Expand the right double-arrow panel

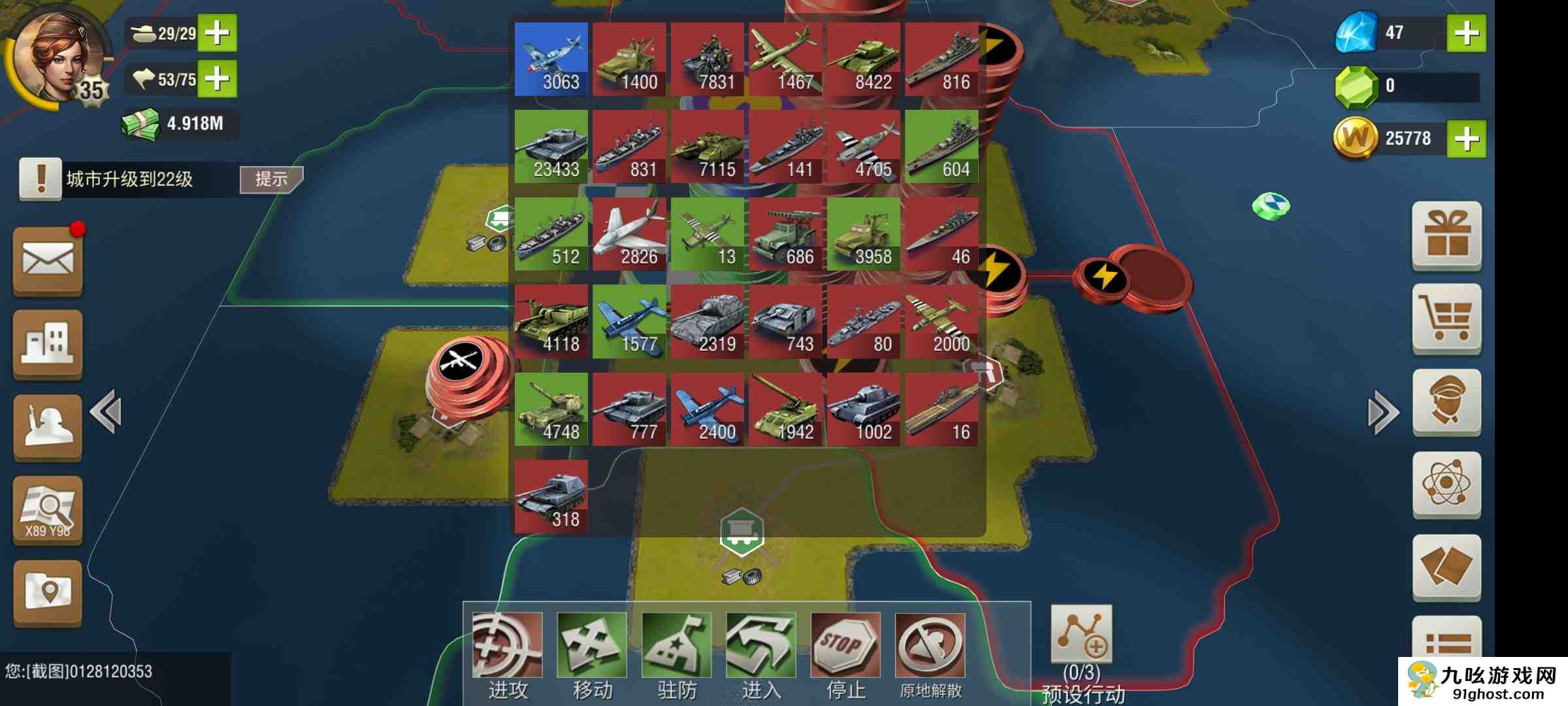[1382, 412]
